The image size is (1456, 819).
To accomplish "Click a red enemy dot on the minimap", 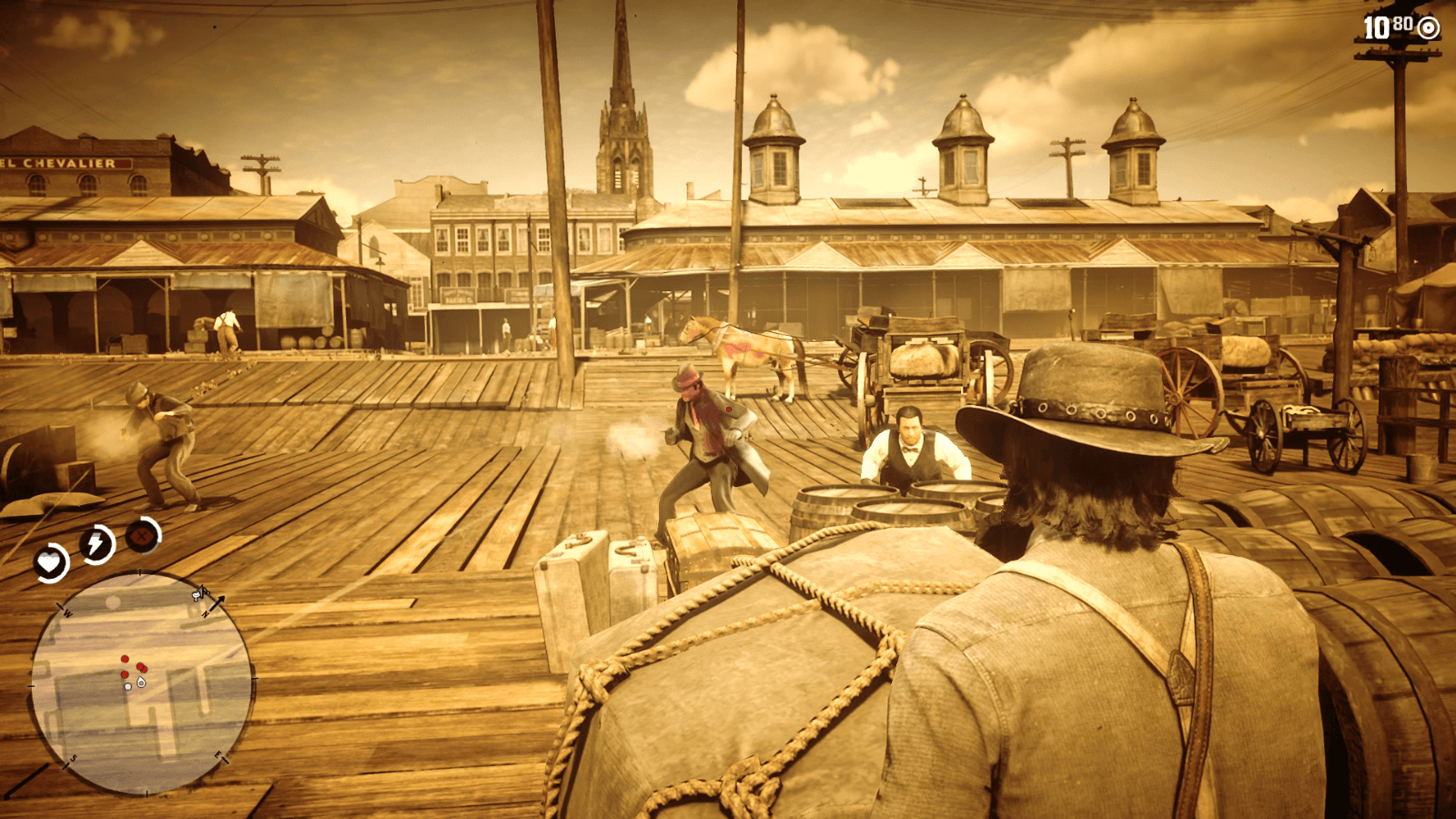I will coord(125,659).
